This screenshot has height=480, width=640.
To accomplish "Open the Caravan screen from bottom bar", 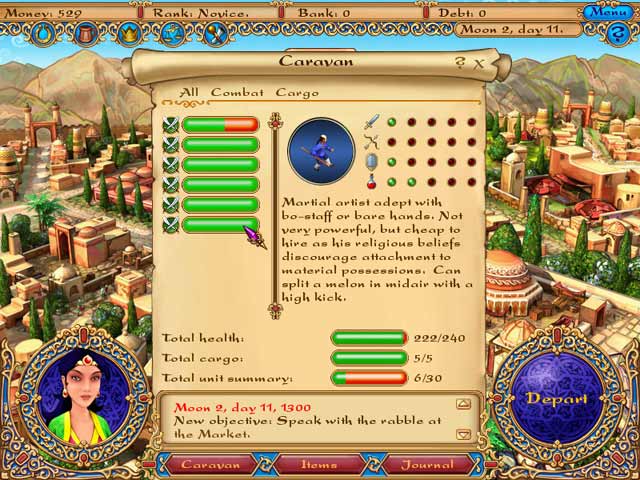I will pyautogui.click(x=210, y=464).
